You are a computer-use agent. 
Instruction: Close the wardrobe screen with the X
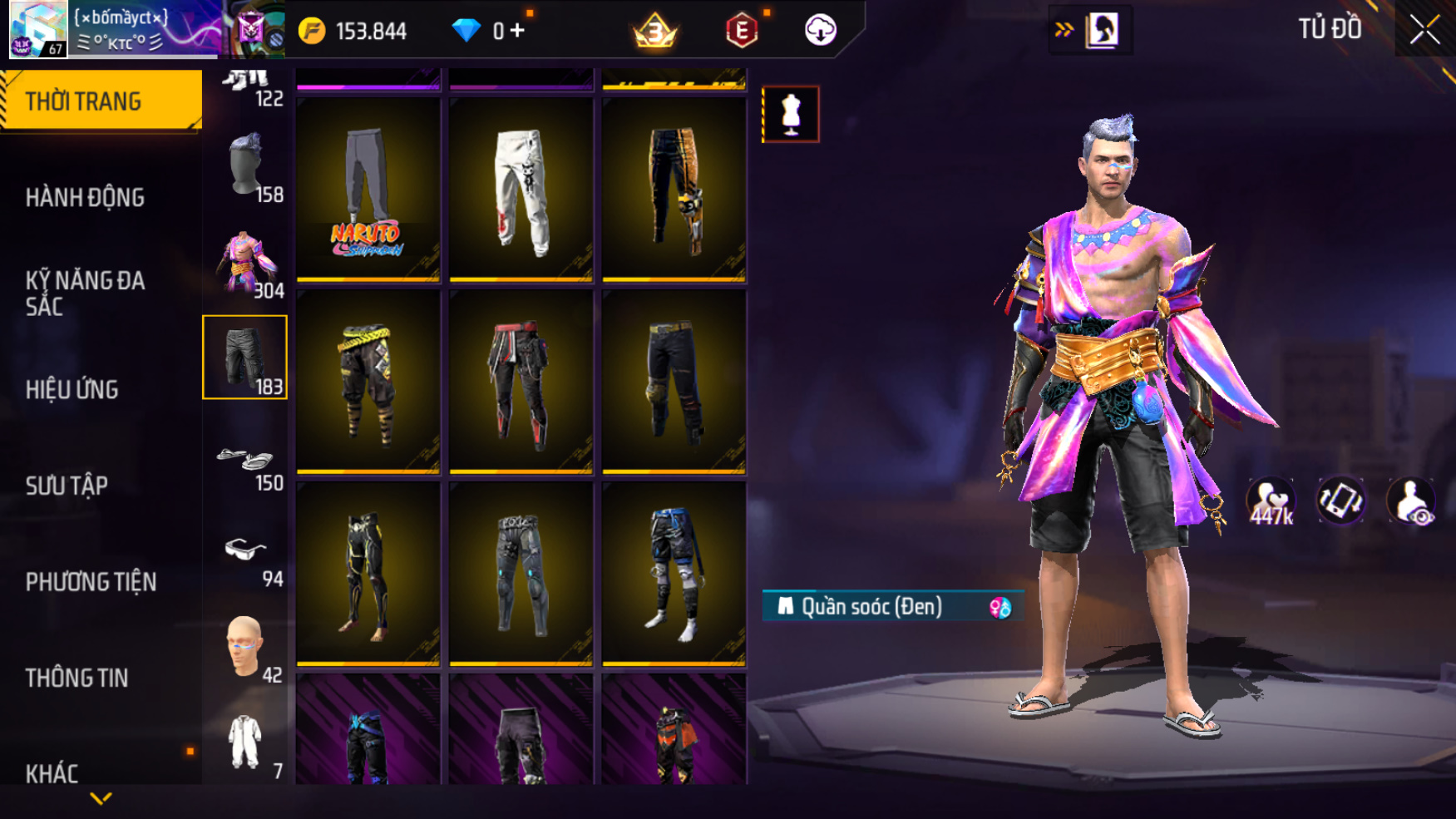click(x=1424, y=30)
